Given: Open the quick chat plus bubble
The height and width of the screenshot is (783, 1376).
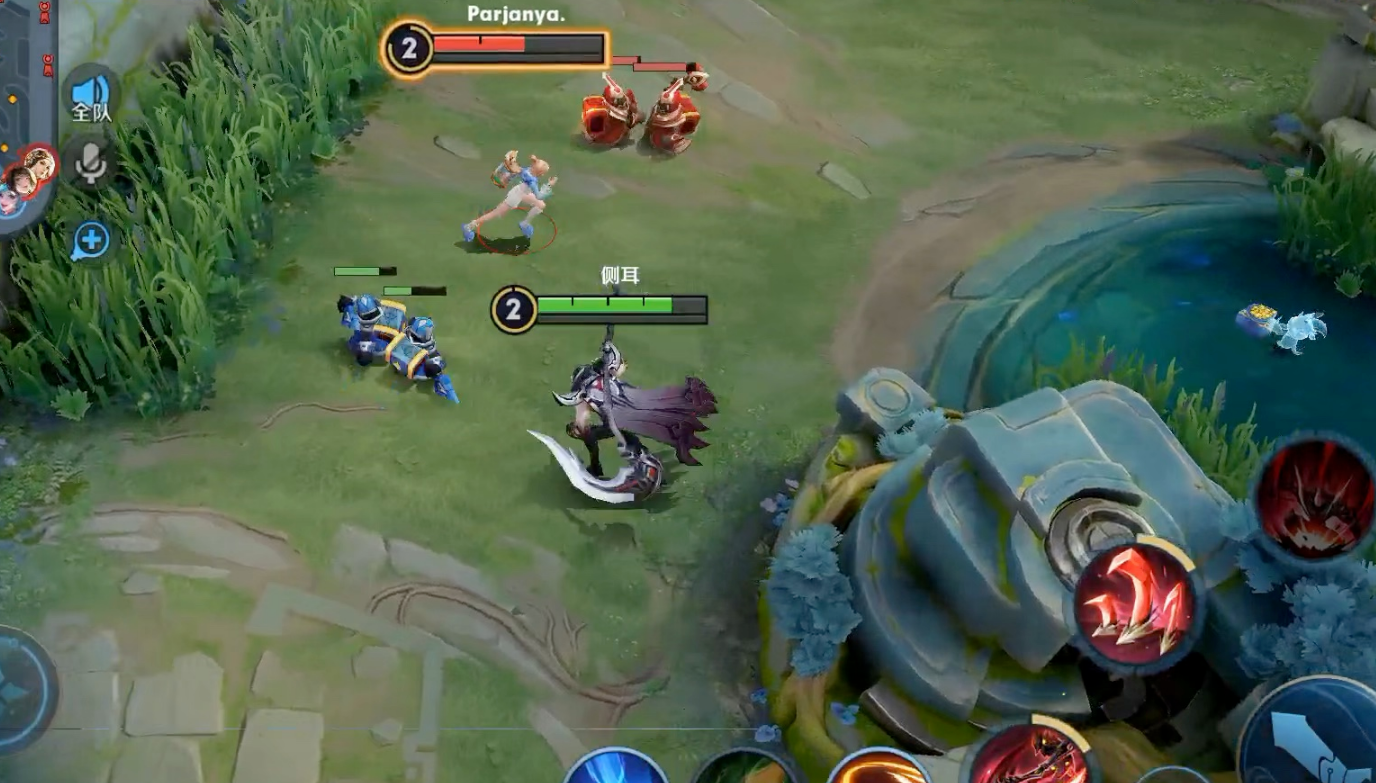Looking at the screenshot, I should coord(90,240).
